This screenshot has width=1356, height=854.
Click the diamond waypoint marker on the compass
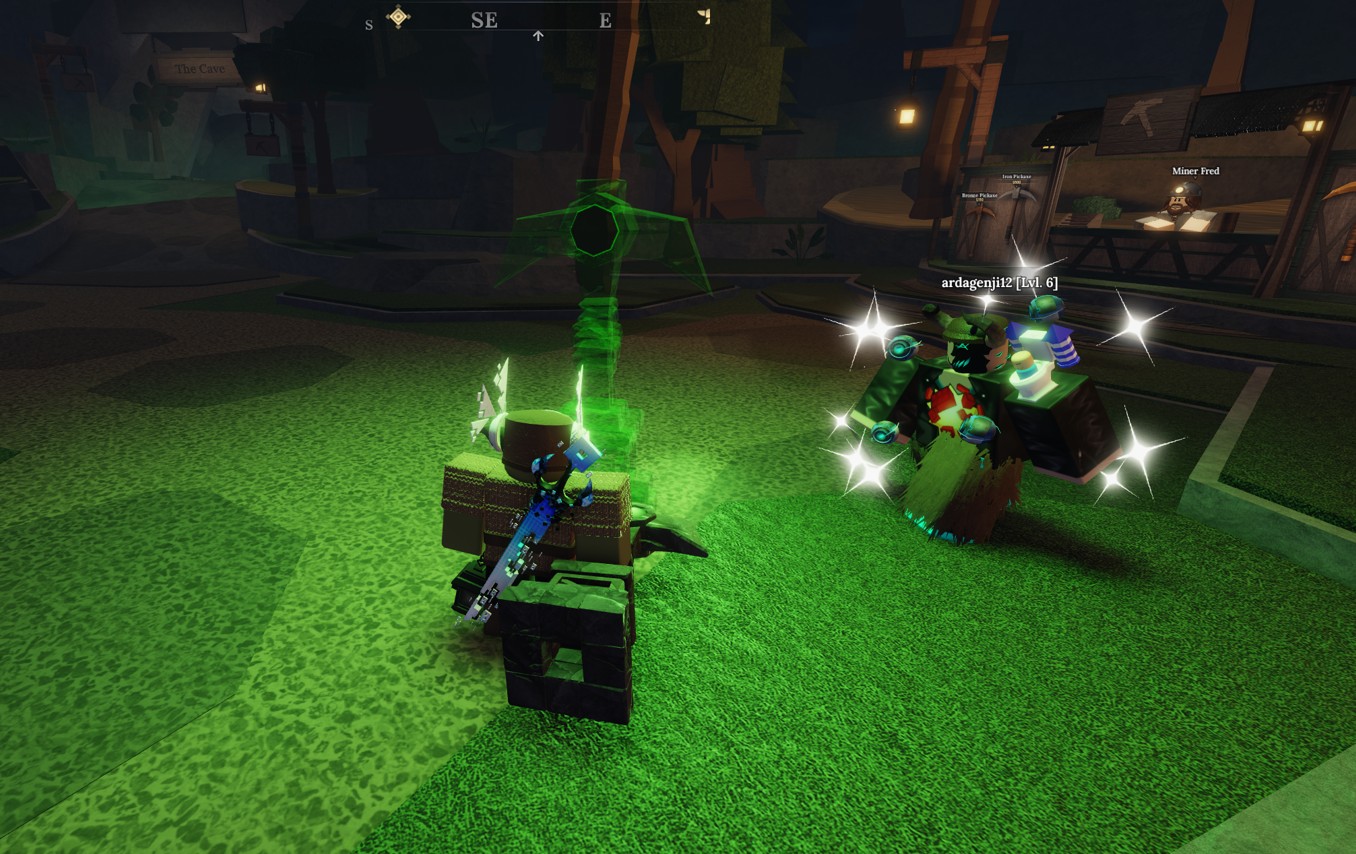pos(398,15)
